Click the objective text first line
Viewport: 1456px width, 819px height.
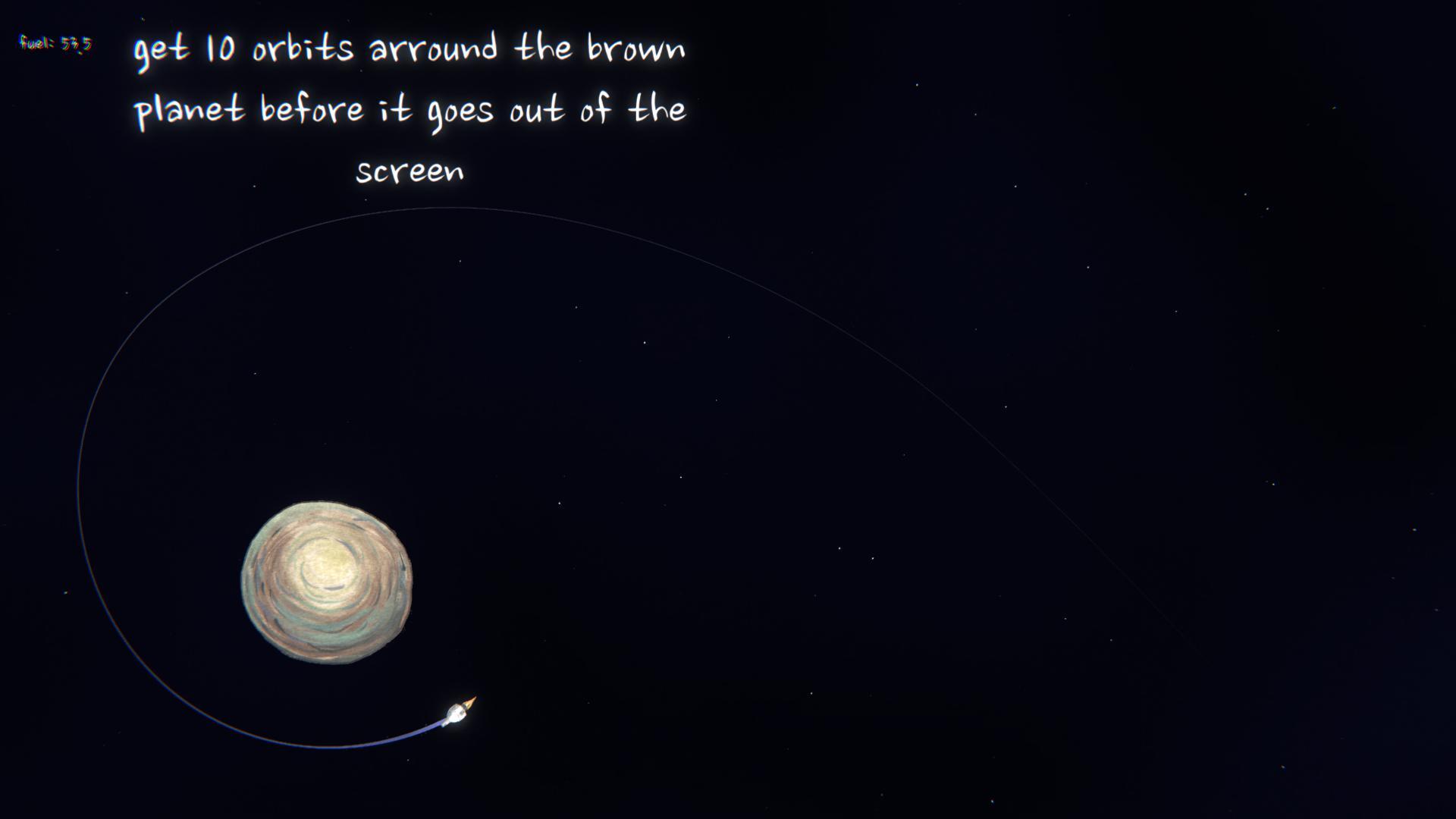409,49
